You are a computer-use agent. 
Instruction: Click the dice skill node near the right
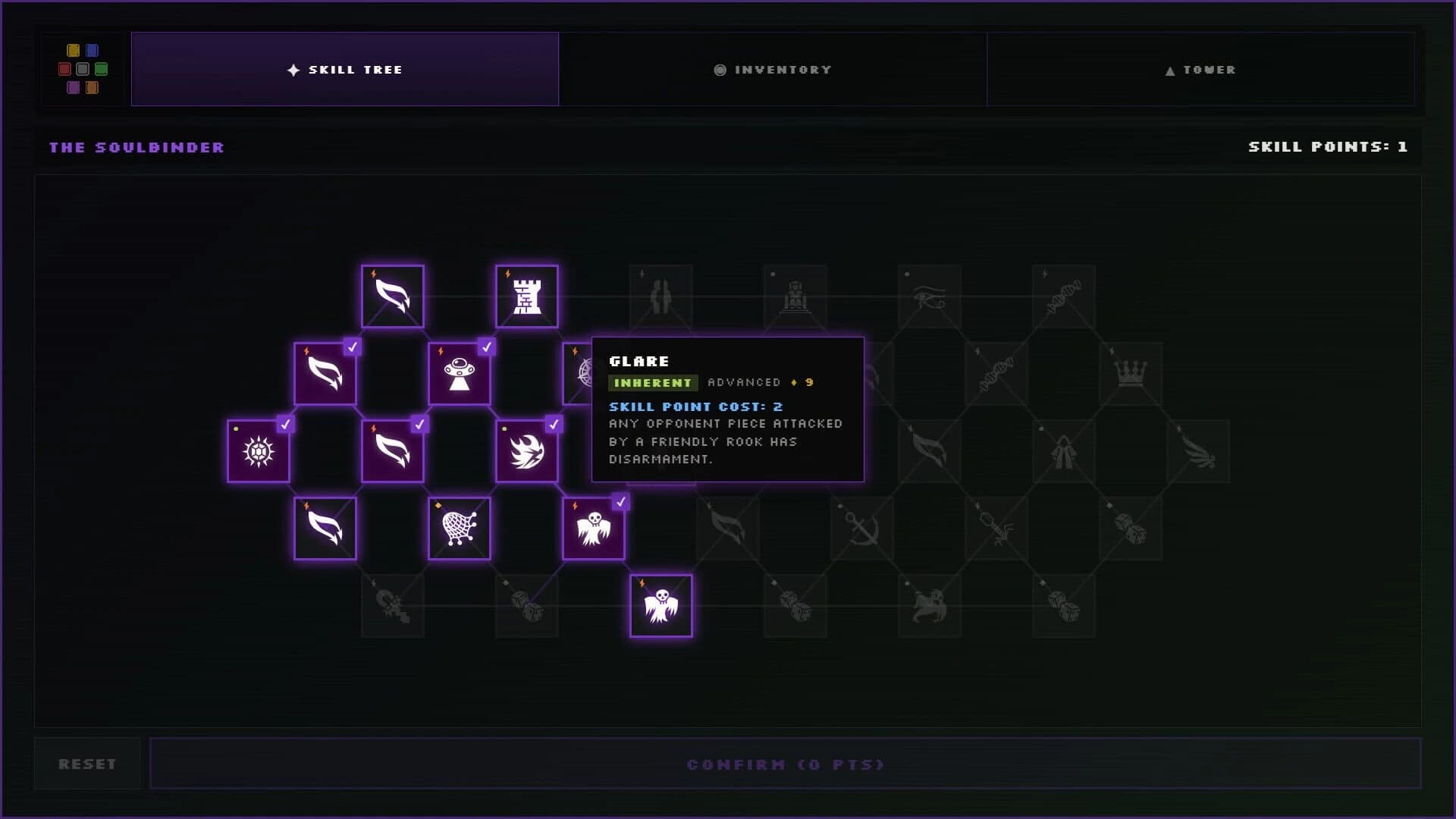coord(1130,528)
